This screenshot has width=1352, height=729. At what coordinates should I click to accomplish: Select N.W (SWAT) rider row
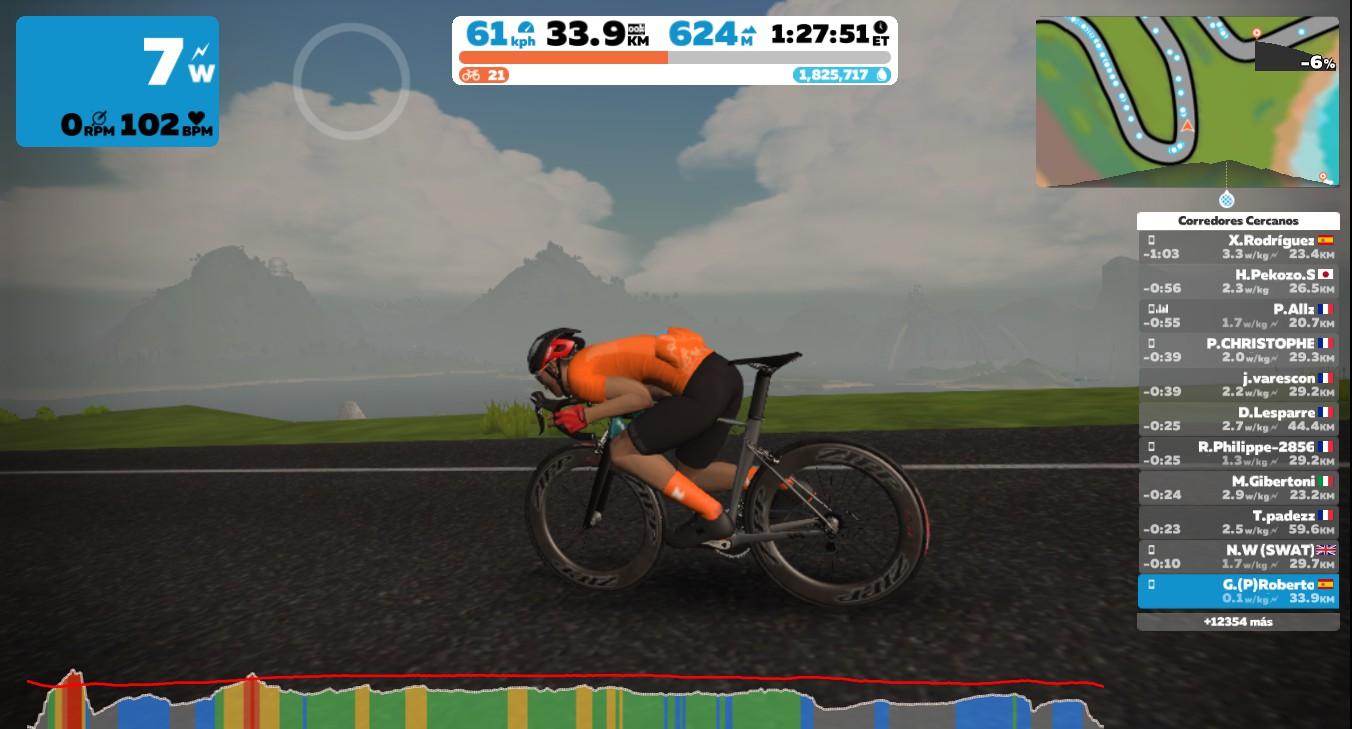tap(1238, 557)
